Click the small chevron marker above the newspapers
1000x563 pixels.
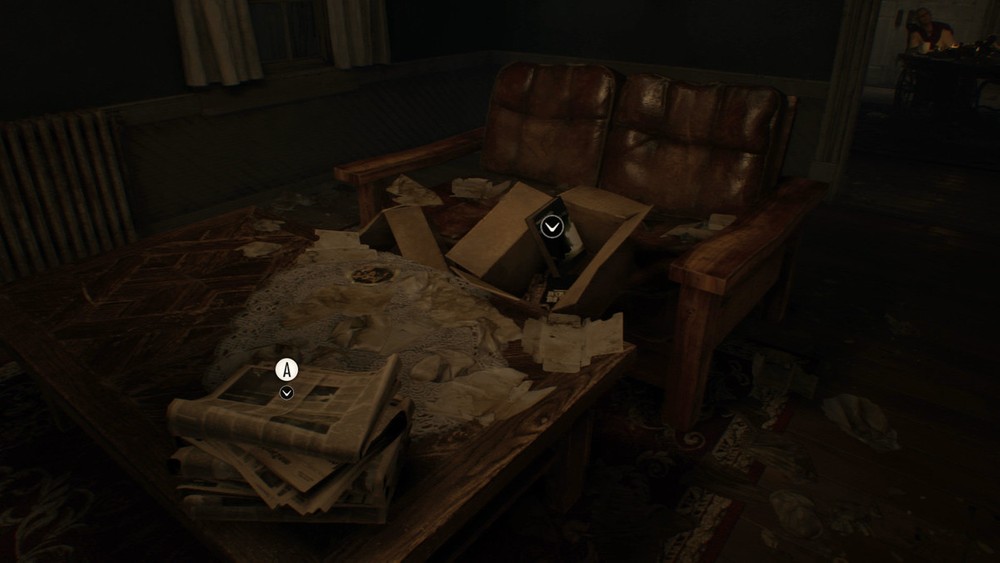287,393
